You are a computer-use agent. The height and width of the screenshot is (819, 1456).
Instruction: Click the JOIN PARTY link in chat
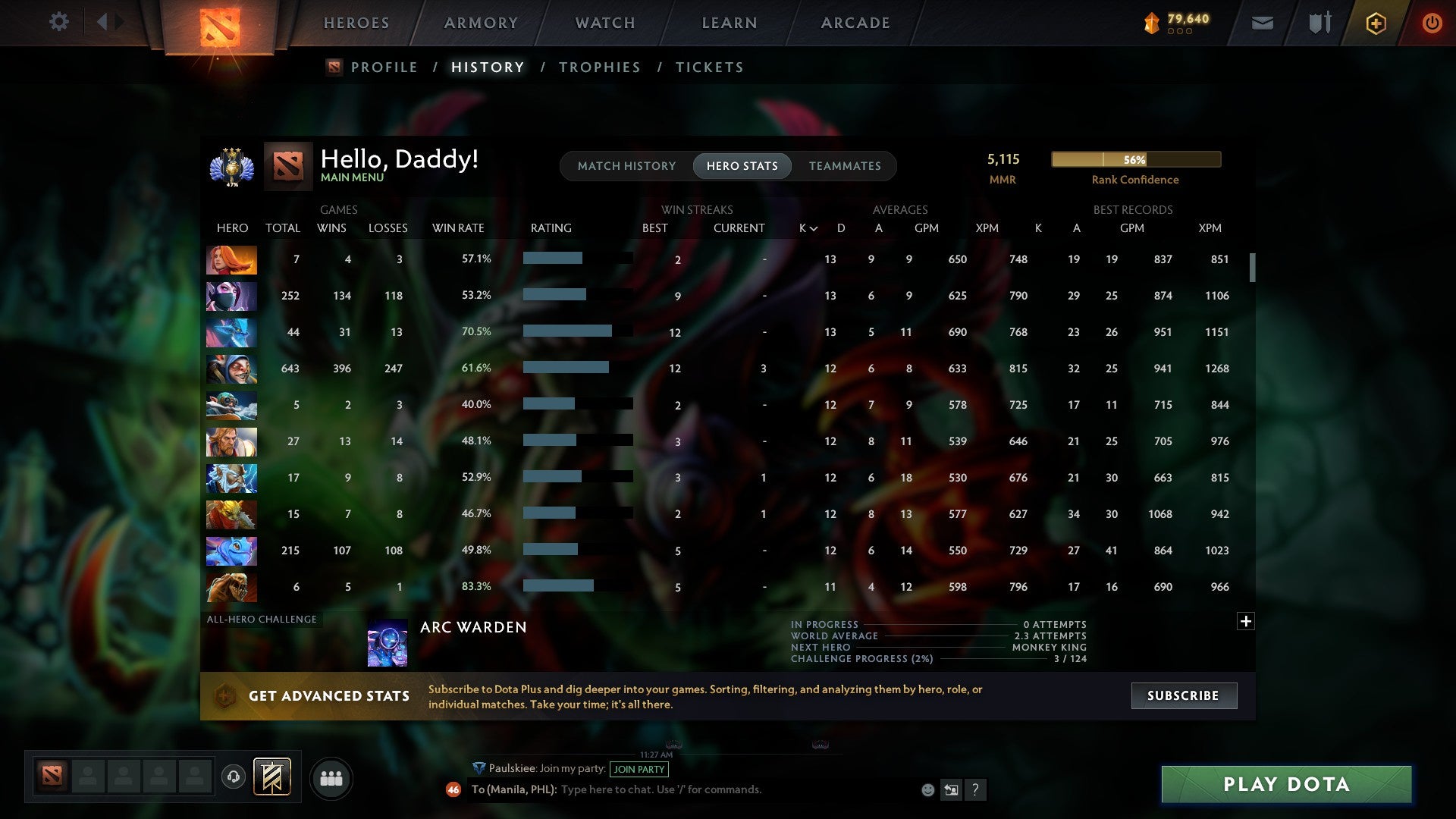tap(638, 769)
